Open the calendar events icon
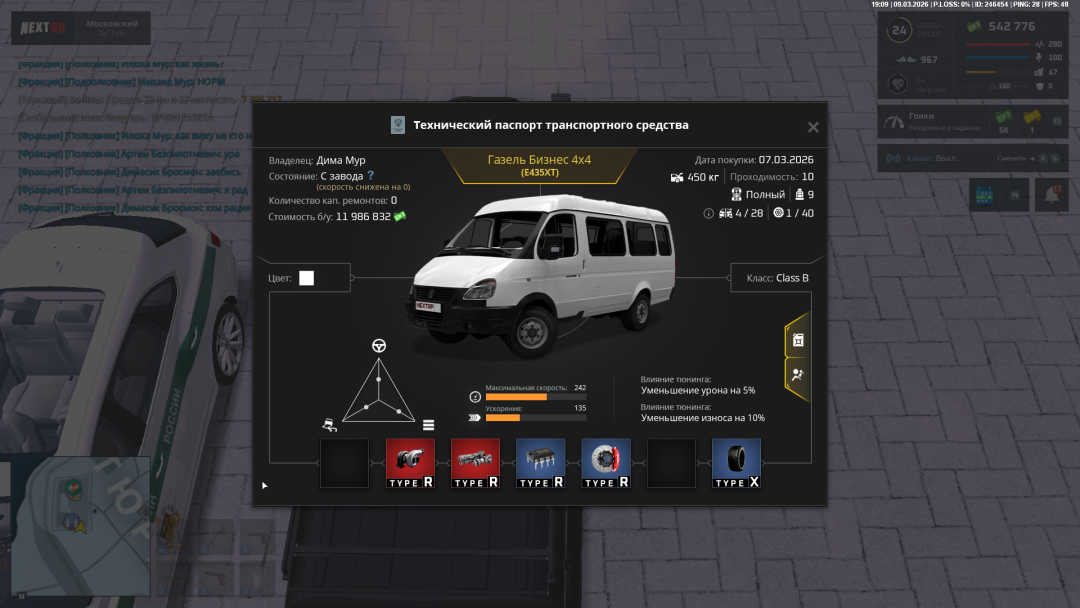1080x608 pixels. coord(984,195)
